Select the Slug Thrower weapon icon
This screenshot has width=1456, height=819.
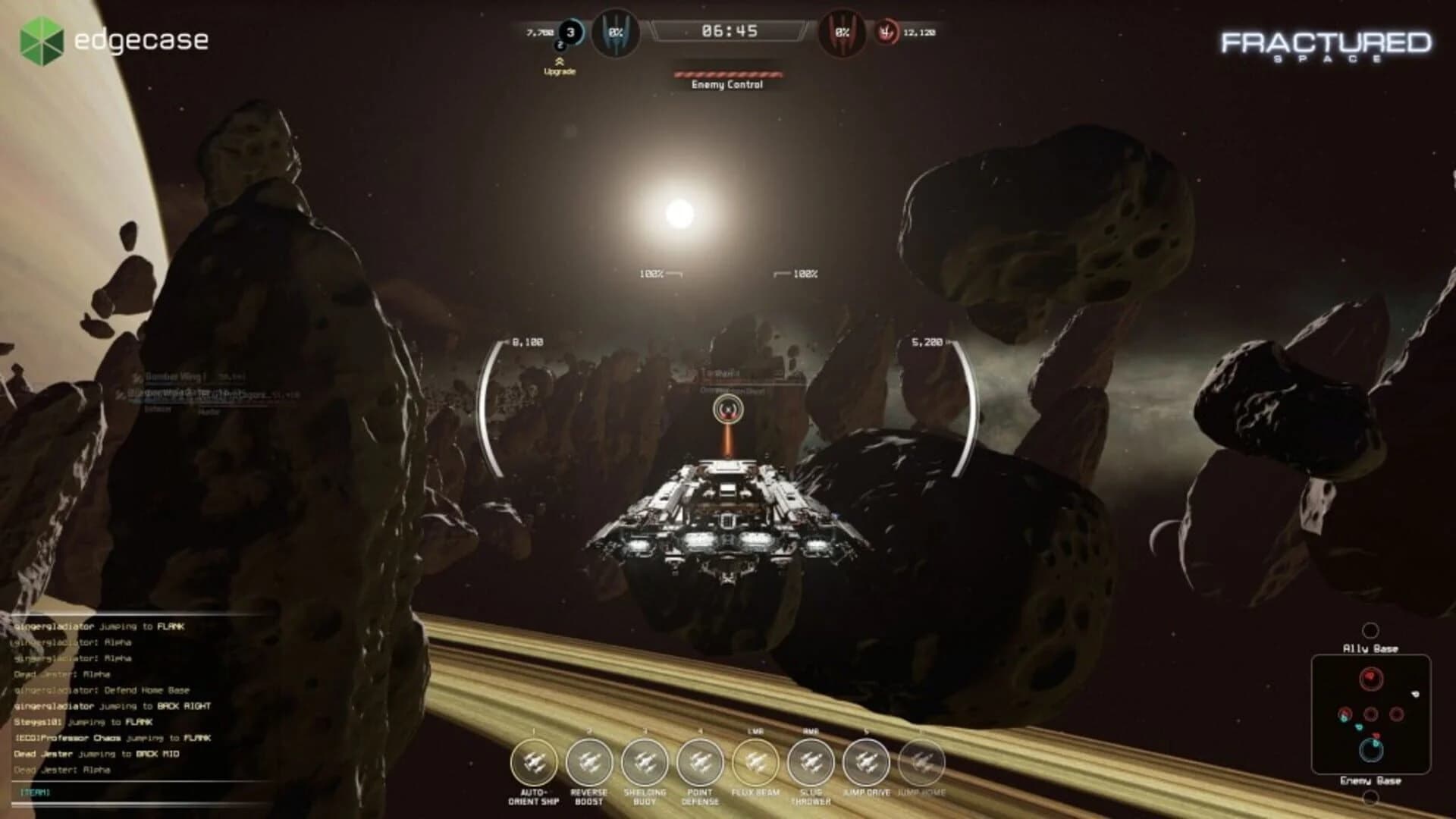(810, 761)
